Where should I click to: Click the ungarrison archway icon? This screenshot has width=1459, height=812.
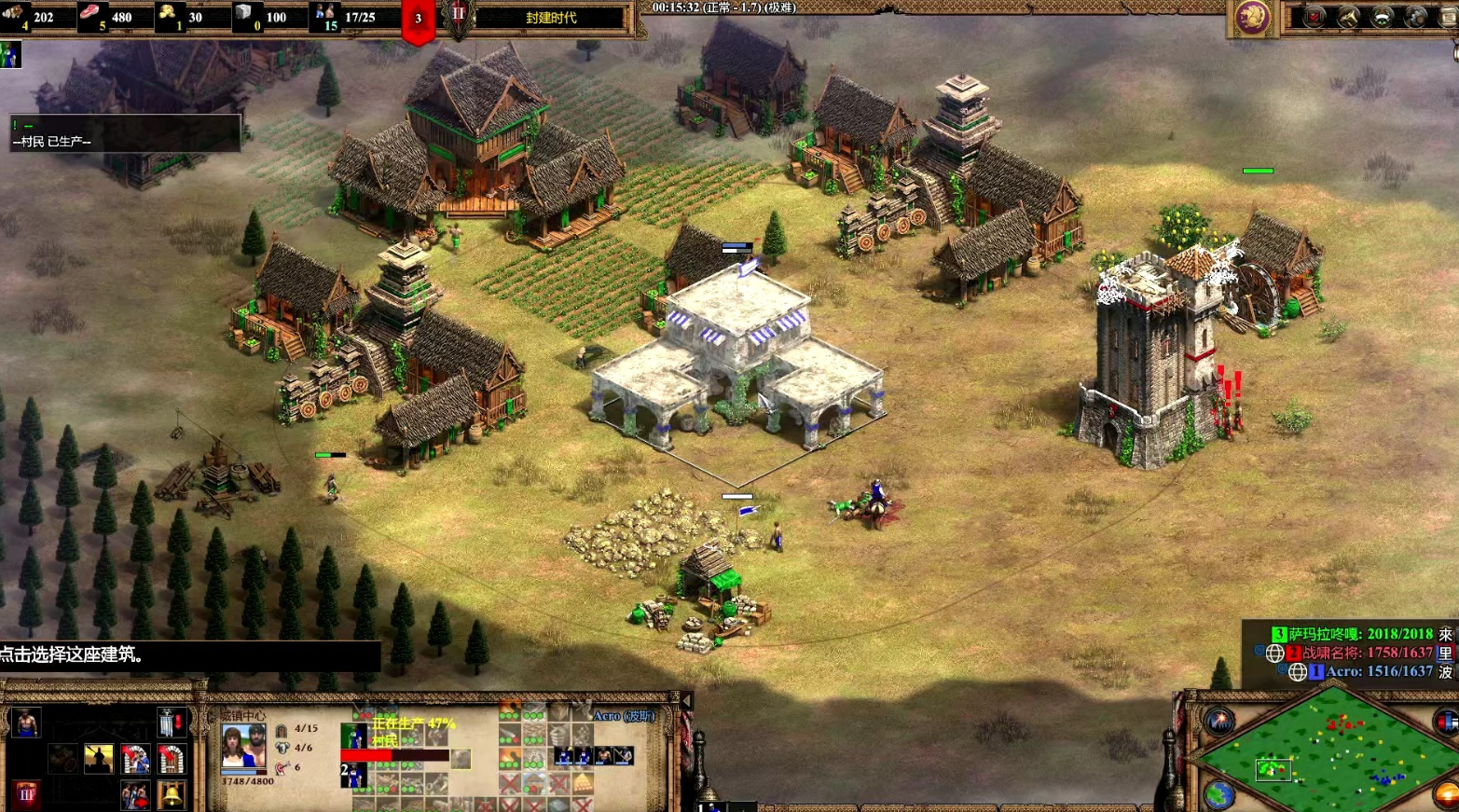171,759
